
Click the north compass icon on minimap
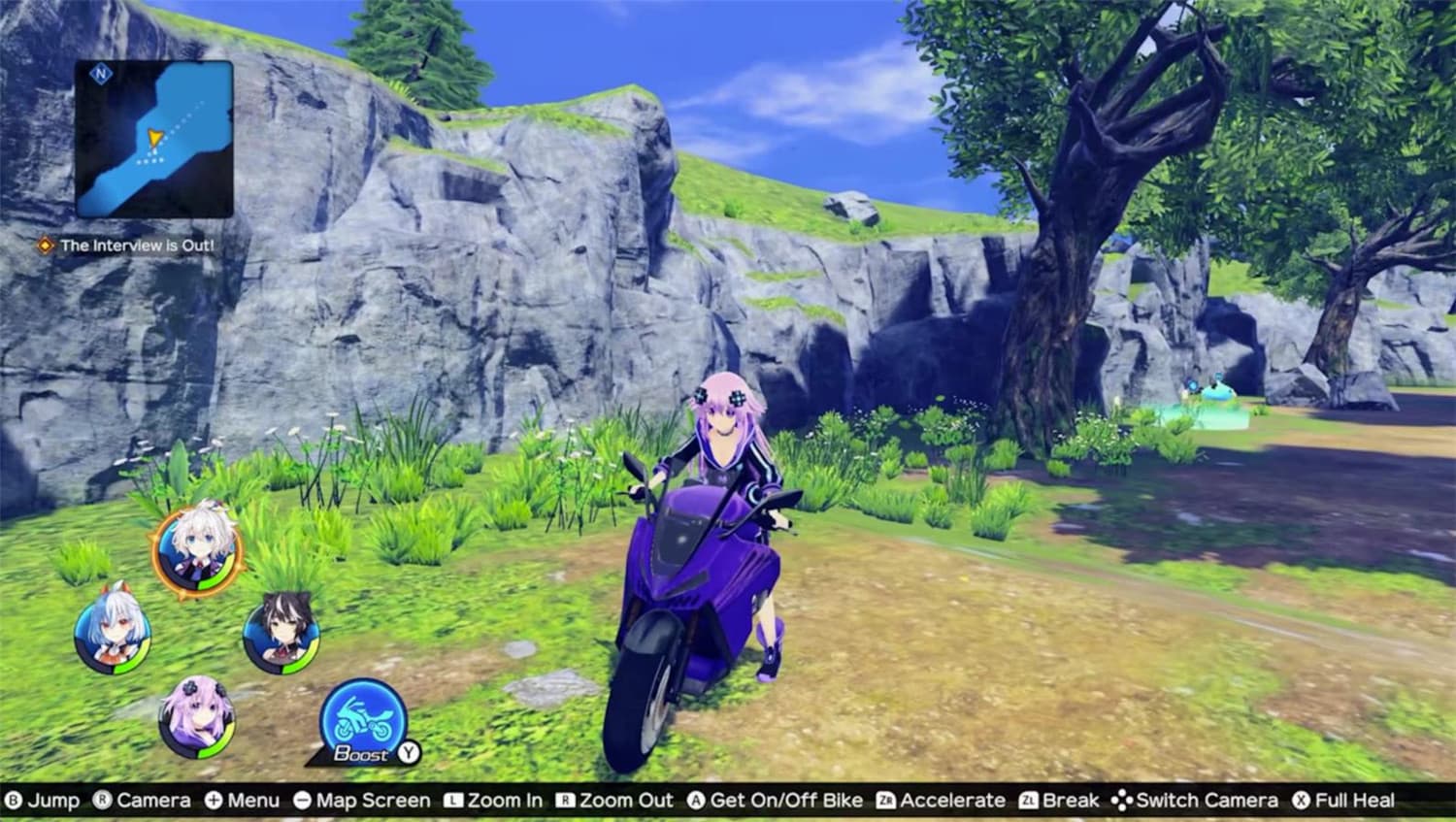pyautogui.click(x=102, y=73)
